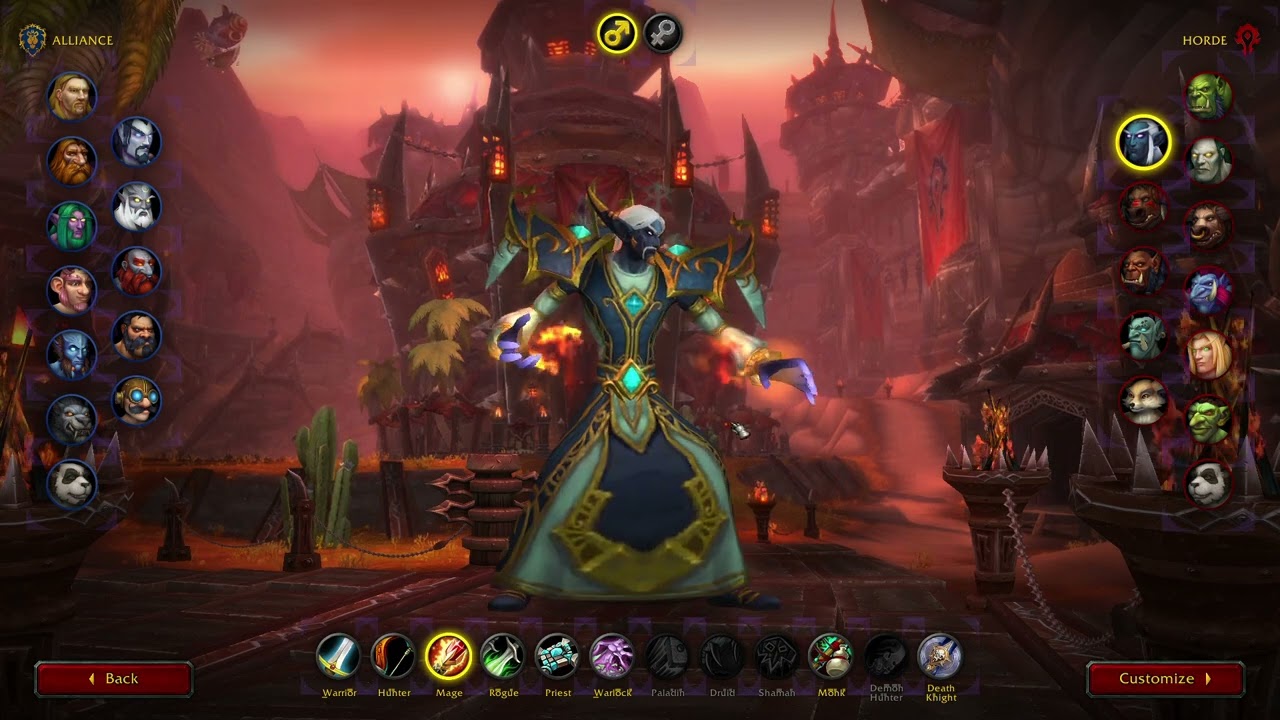This screenshot has height=720, width=1280.
Task: Select the Rogue class icon
Action: pyautogui.click(x=502, y=658)
